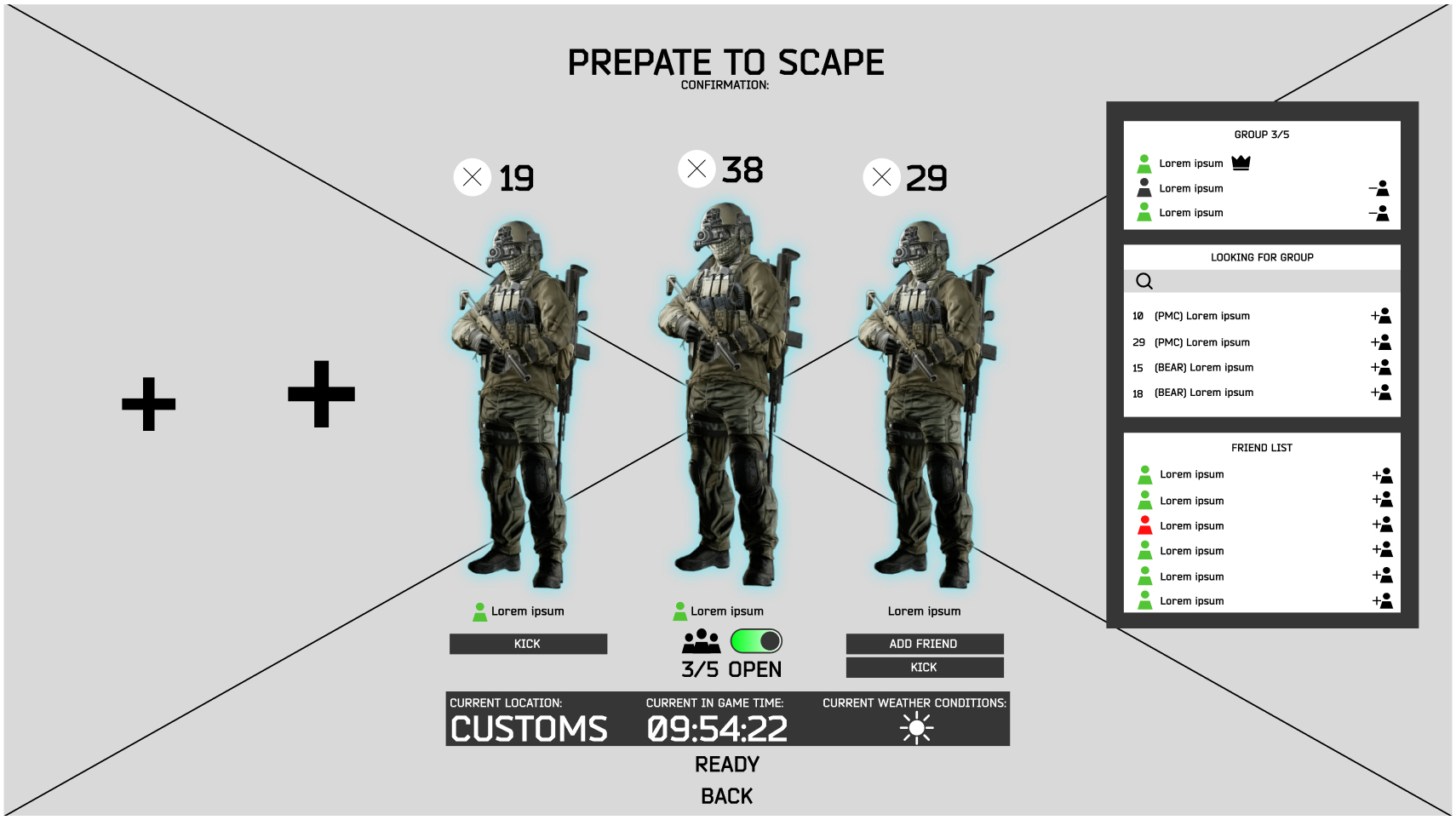Invite the first friend from Friend List
The height and width of the screenshot is (820, 1456).
[1382, 475]
